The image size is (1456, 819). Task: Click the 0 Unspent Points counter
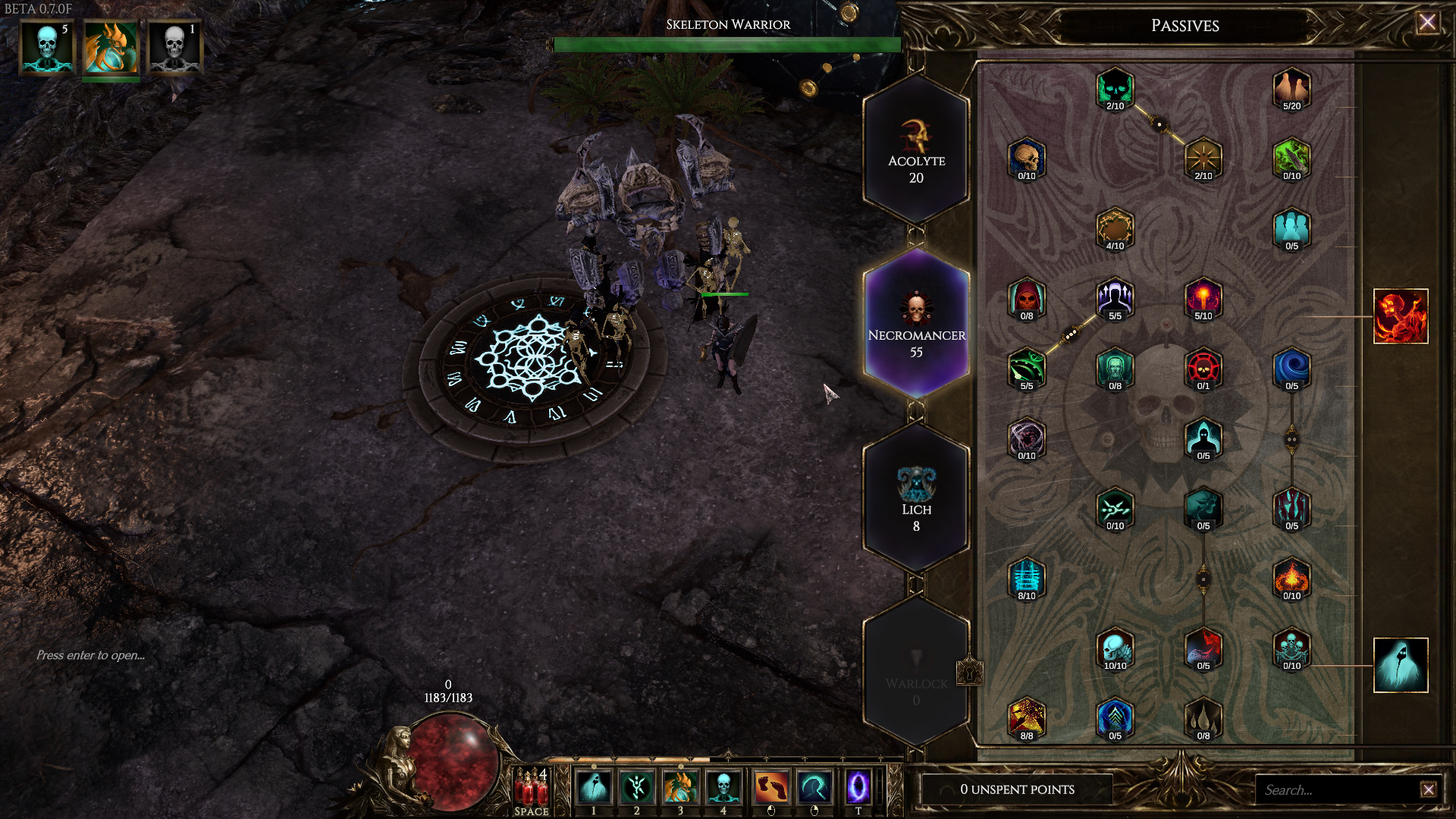tap(1016, 789)
